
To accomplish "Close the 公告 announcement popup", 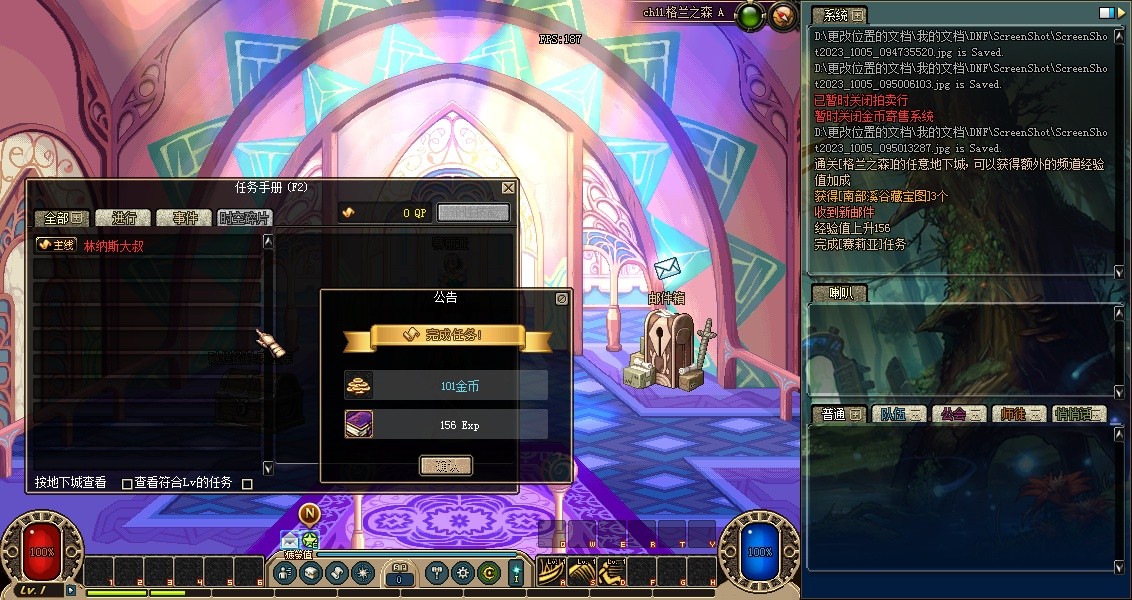I will [562, 298].
